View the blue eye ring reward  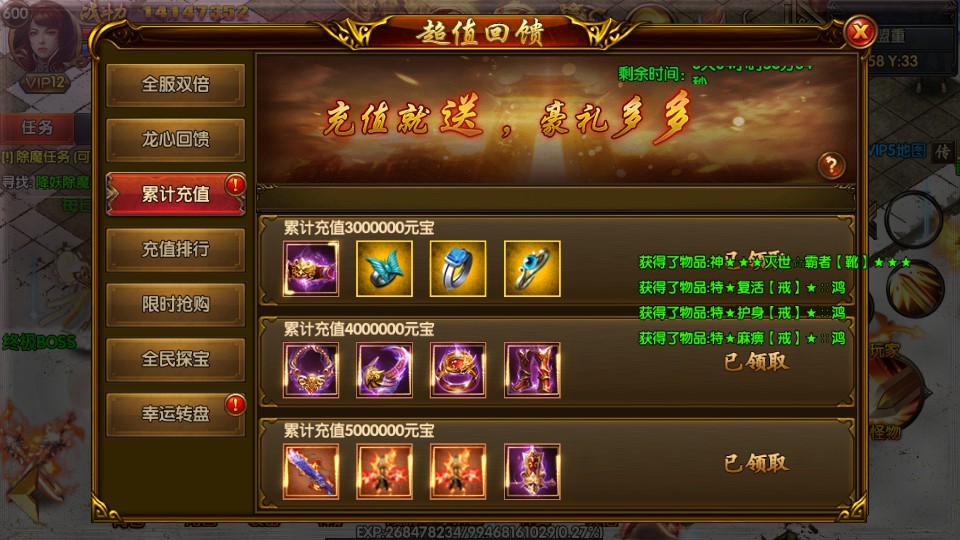tap(532, 269)
